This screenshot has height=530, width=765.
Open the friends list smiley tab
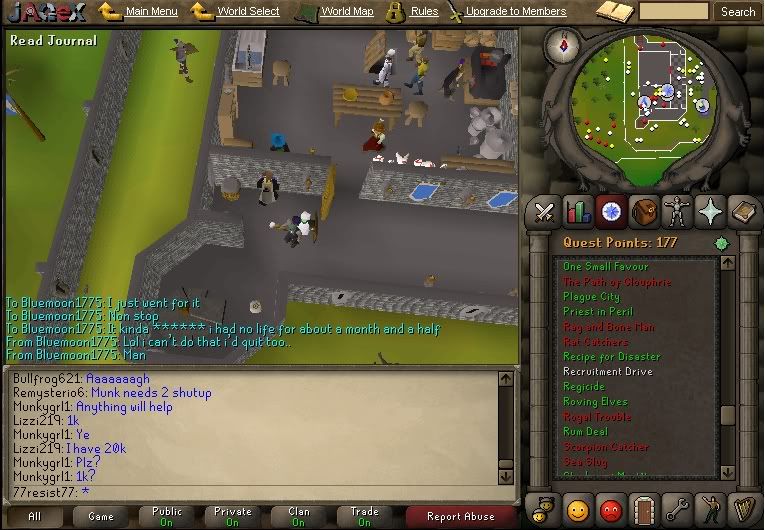[577, 508]
